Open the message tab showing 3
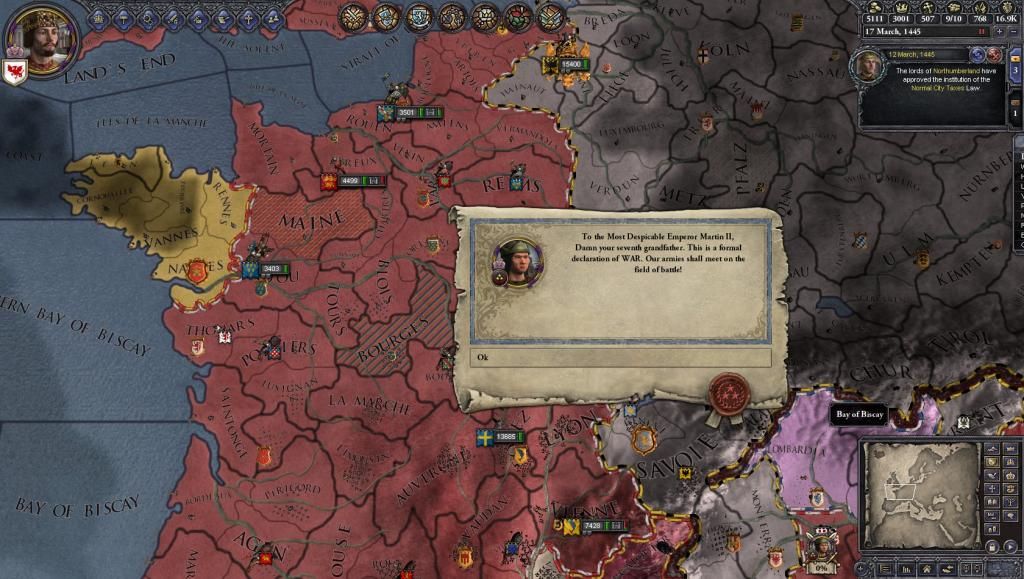The height and width of the screenshot is (579, 1024). [1017, 69]
